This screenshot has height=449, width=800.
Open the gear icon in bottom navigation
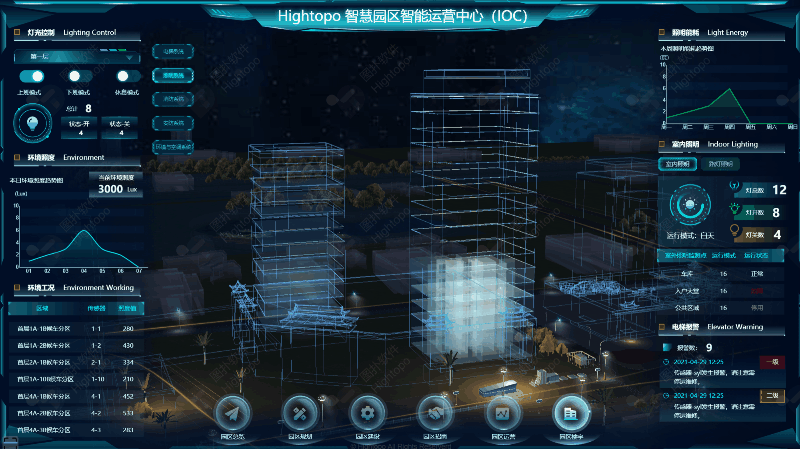(x=367, y=413)
